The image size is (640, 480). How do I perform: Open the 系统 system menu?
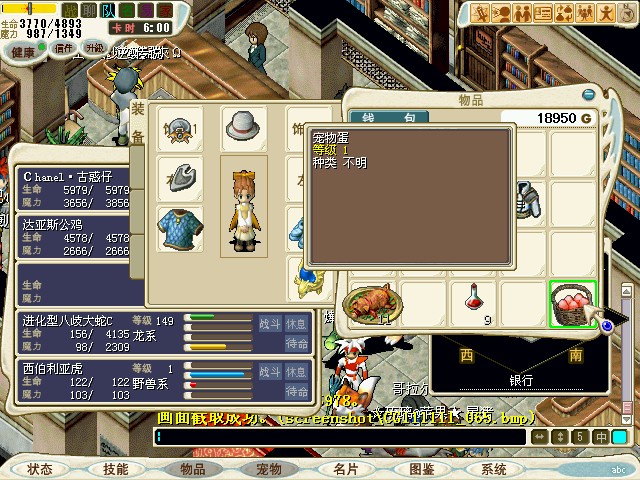[x=493, y=469]
